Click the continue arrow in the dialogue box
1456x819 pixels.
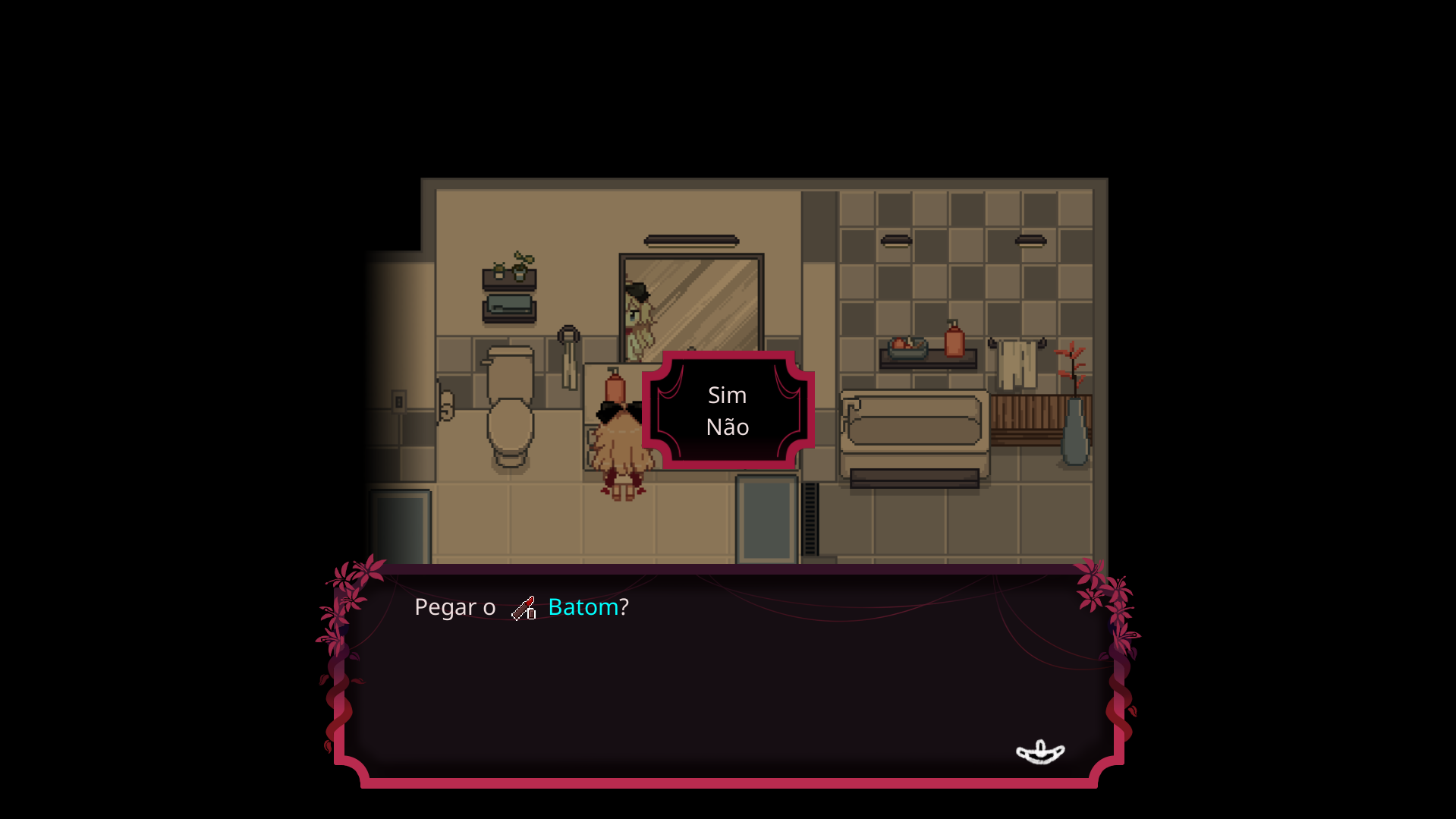coord(1040,752)
